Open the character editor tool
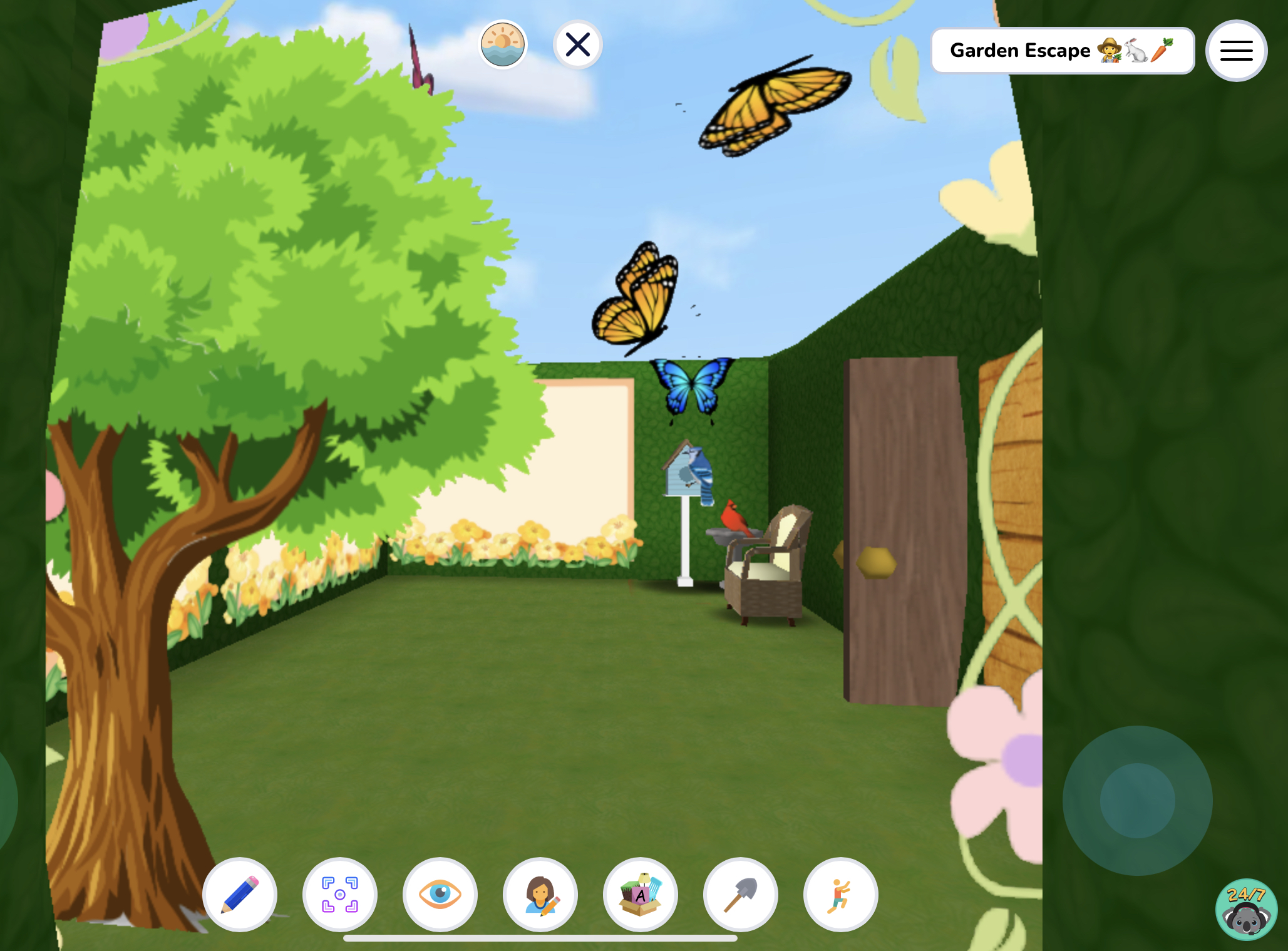This screenshot has width=1288, height=951. tap(540, 895)
